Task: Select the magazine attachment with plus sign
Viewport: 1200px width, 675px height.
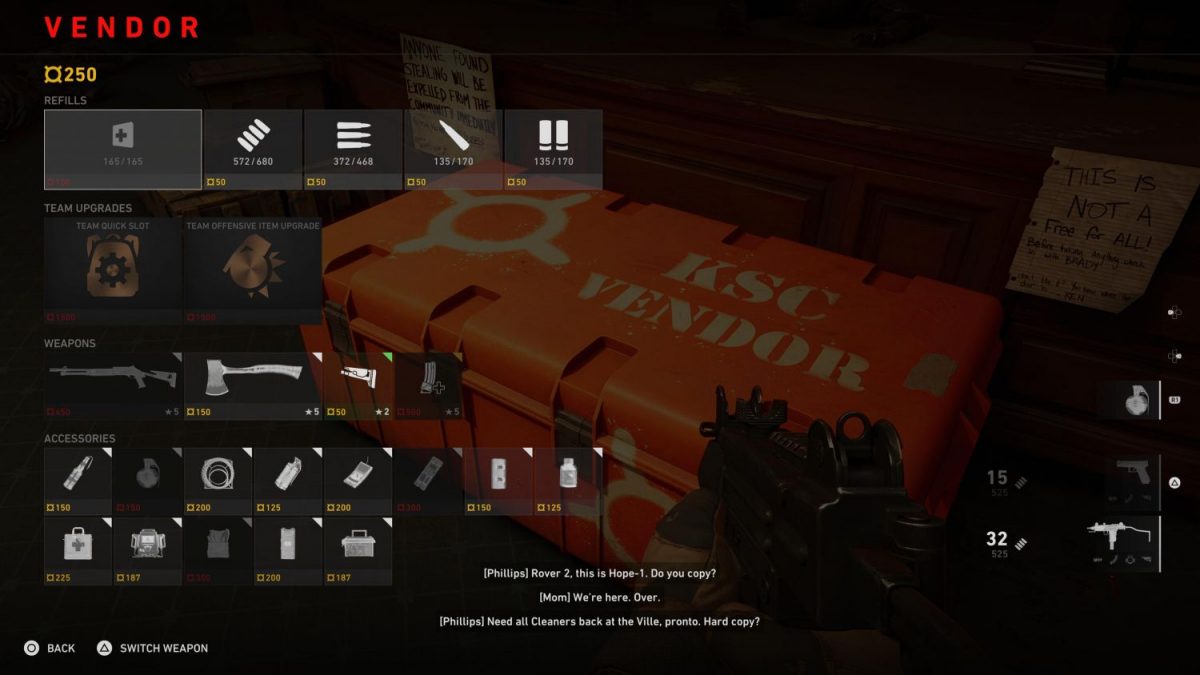Action: tap(429, 385)
